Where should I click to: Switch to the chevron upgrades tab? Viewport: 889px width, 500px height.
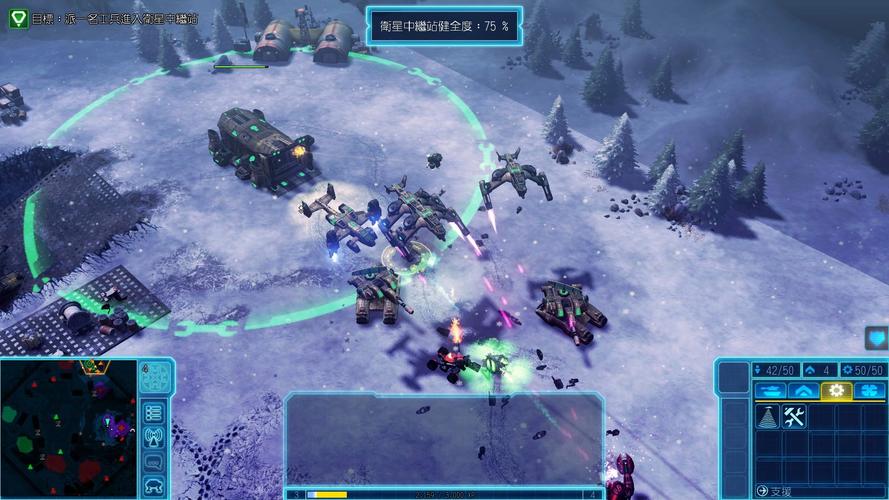coord(802,391)
